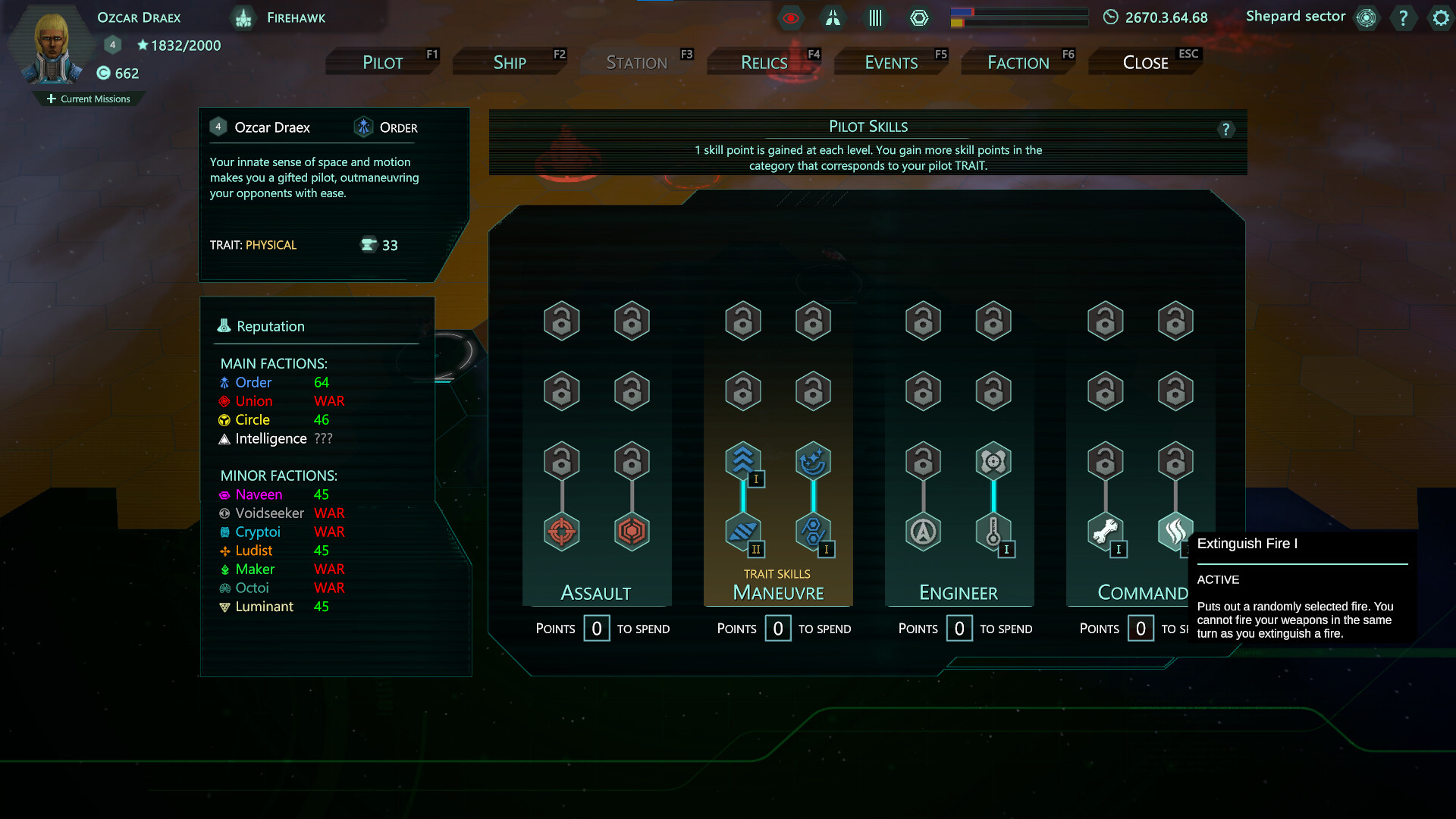Click the red eye icon in top bar
This screenshot has width=1456, height=819.
tap(790, 17)
